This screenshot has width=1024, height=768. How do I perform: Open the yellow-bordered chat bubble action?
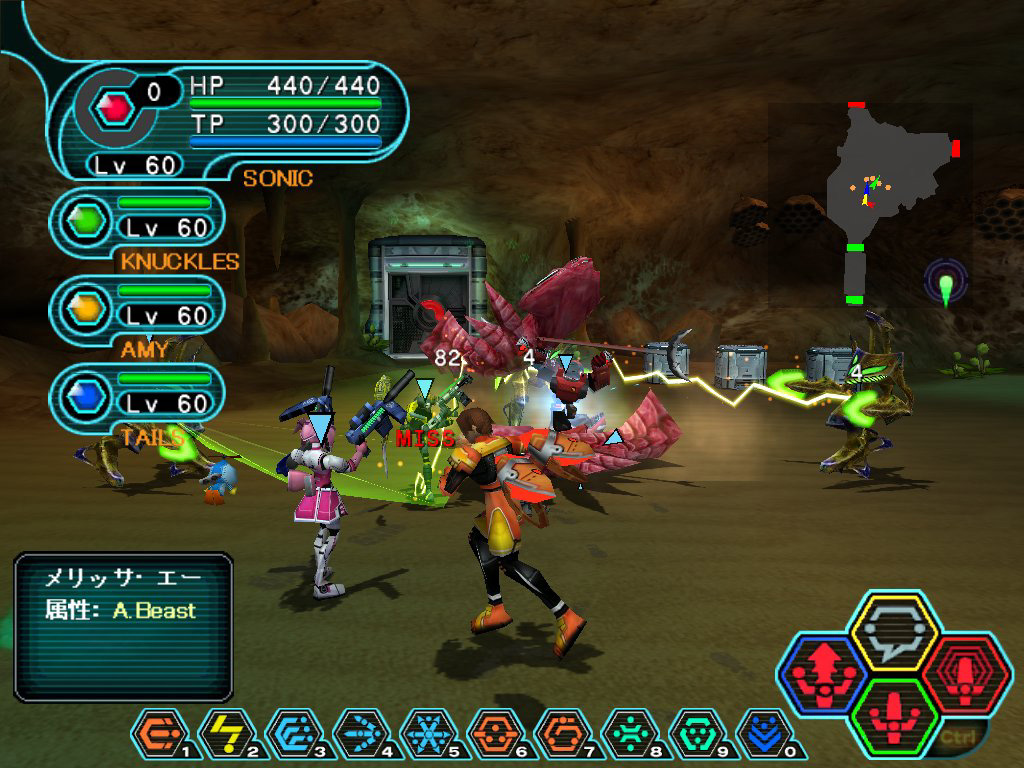(891, 632)
